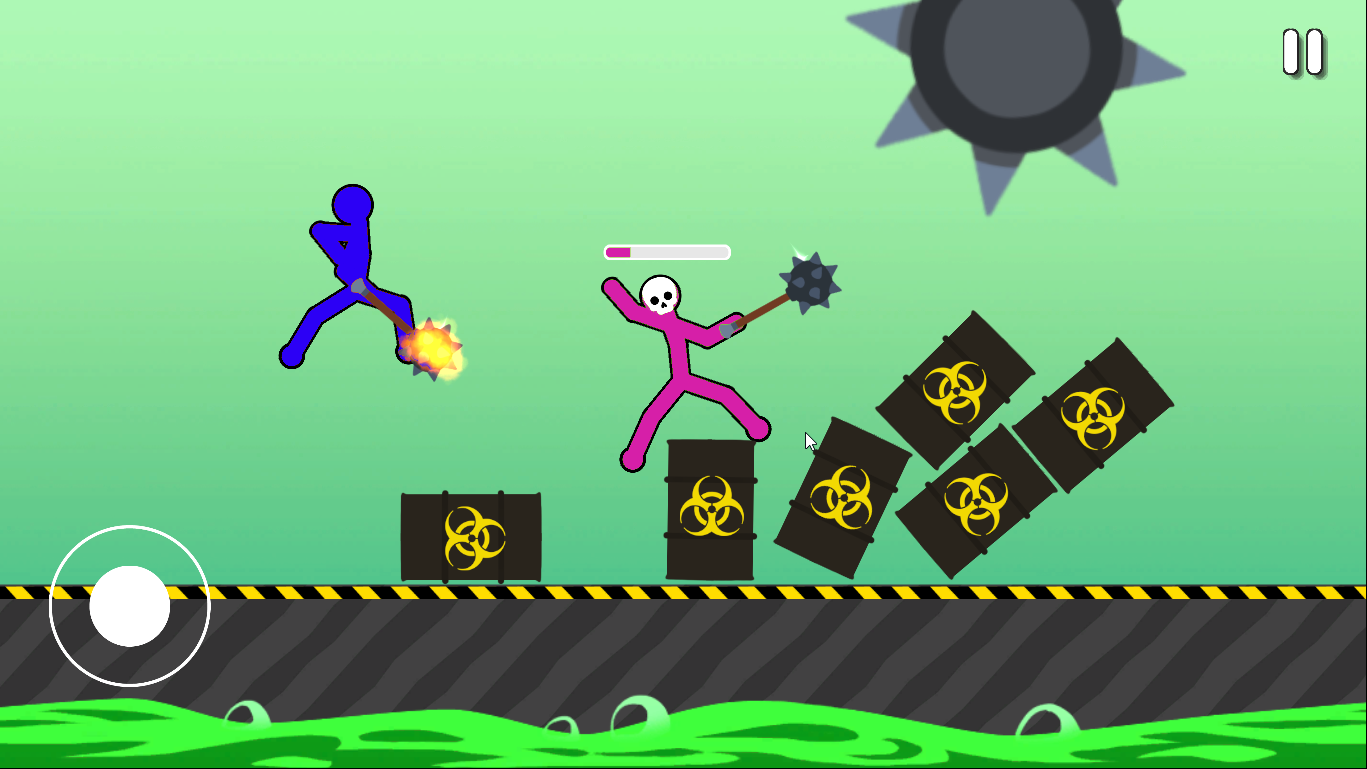Click the enemy health bar above the pink stickman
This screenshot has height=769, width=1367.
665,251
